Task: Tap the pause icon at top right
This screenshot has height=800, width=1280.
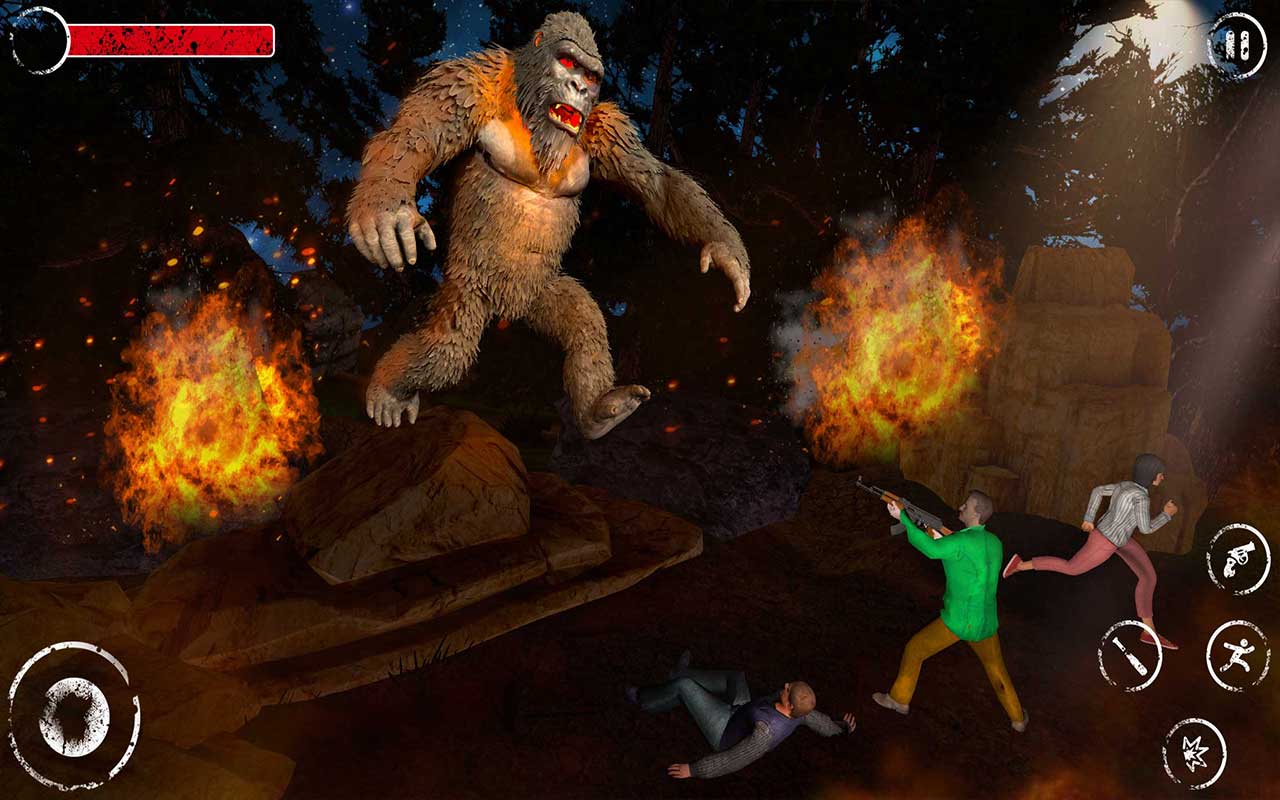Action: click(1235, 45)
